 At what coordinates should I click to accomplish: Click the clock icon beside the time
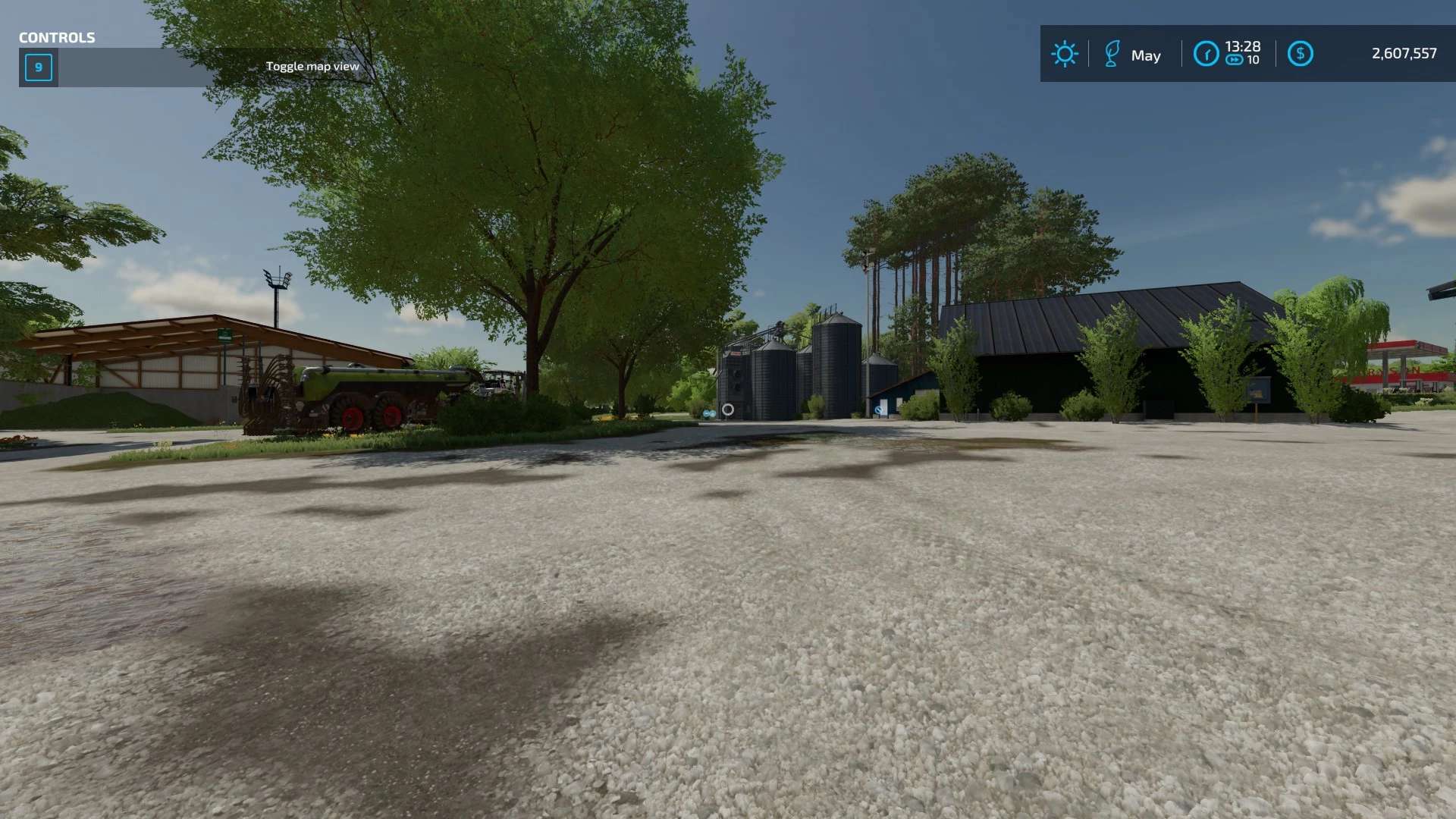(x=1206, y=54)
